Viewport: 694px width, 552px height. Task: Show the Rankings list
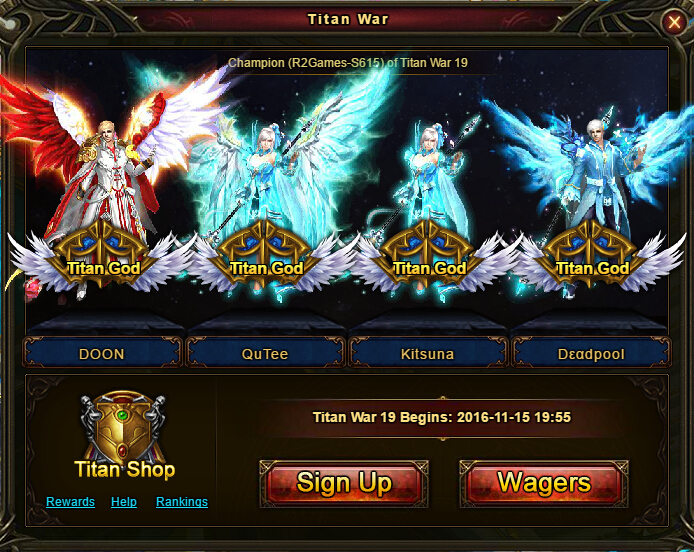[182, 502]
